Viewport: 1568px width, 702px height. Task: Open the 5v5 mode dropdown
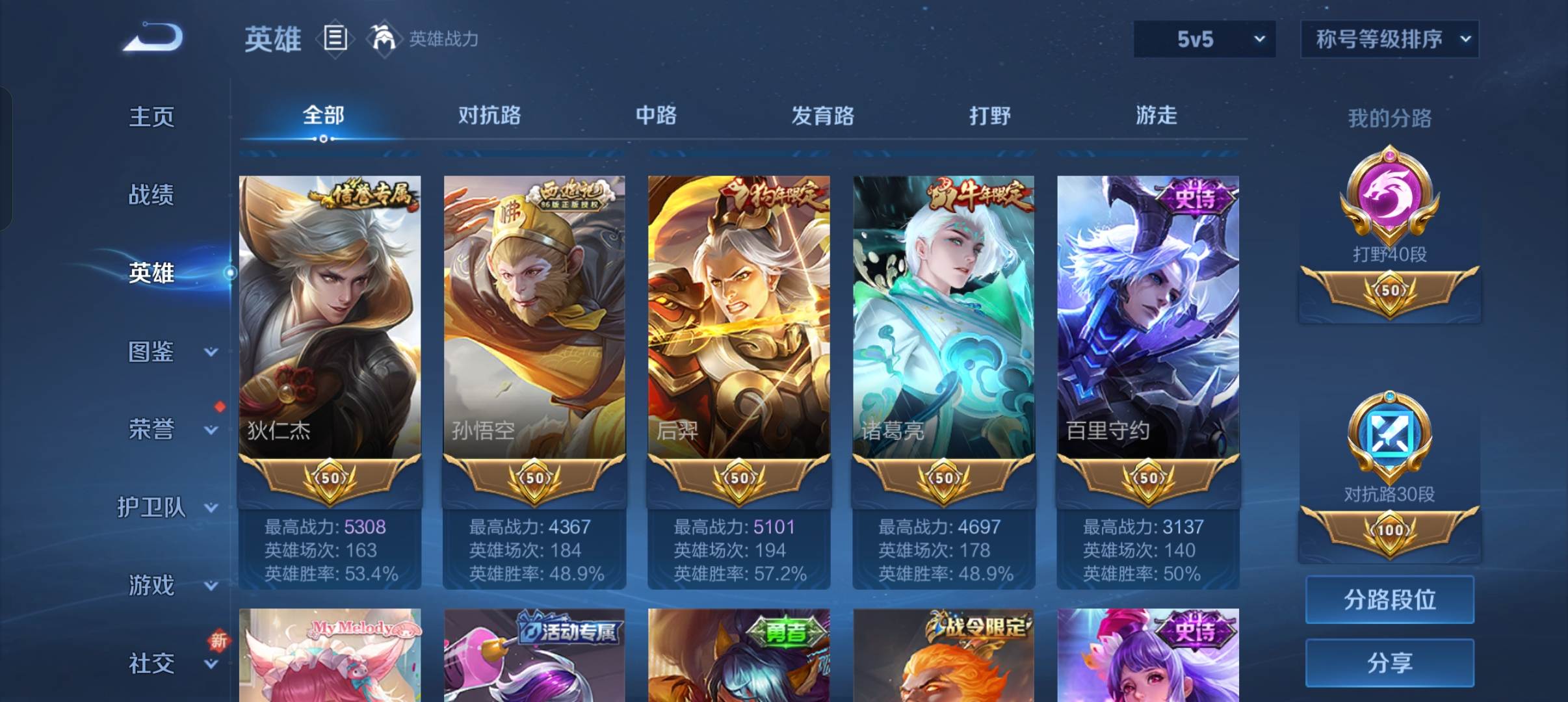coord(1204,39)
